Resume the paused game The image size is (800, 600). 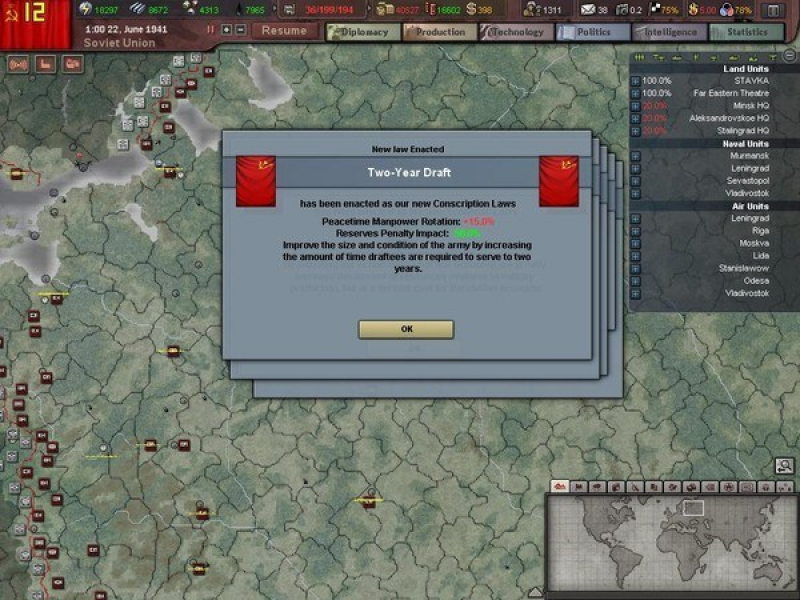click(x=284, y=31)
